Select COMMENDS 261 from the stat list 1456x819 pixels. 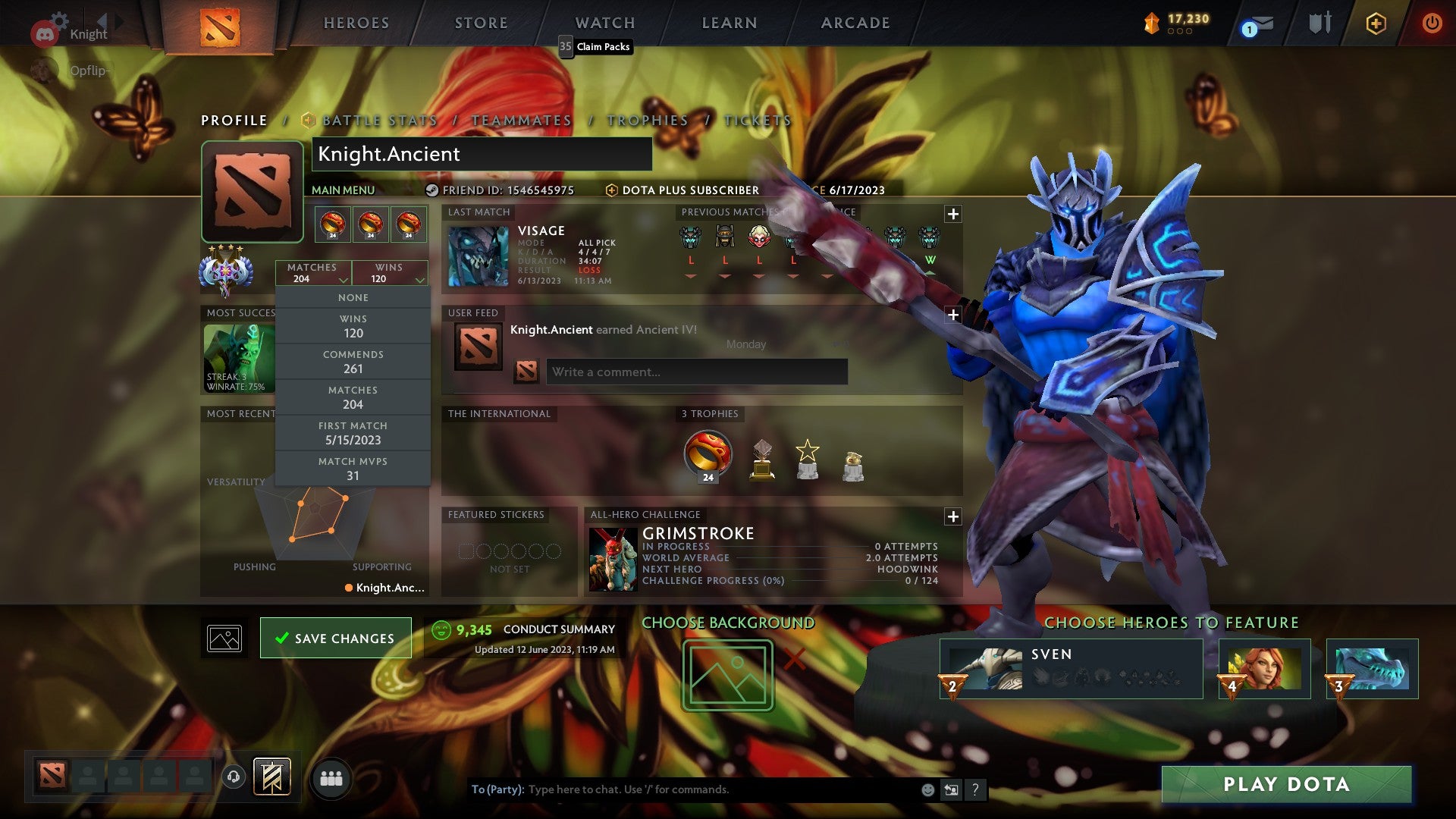pyautogui.click(x=353, y=361)
